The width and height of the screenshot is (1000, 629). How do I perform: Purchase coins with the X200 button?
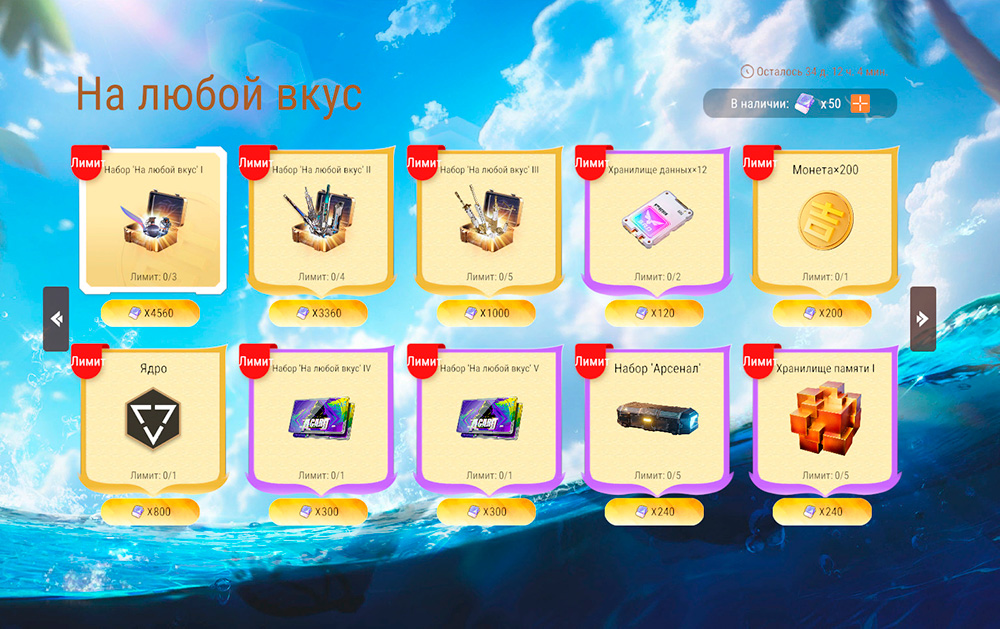pyautogui.click(x=823, y=313)
